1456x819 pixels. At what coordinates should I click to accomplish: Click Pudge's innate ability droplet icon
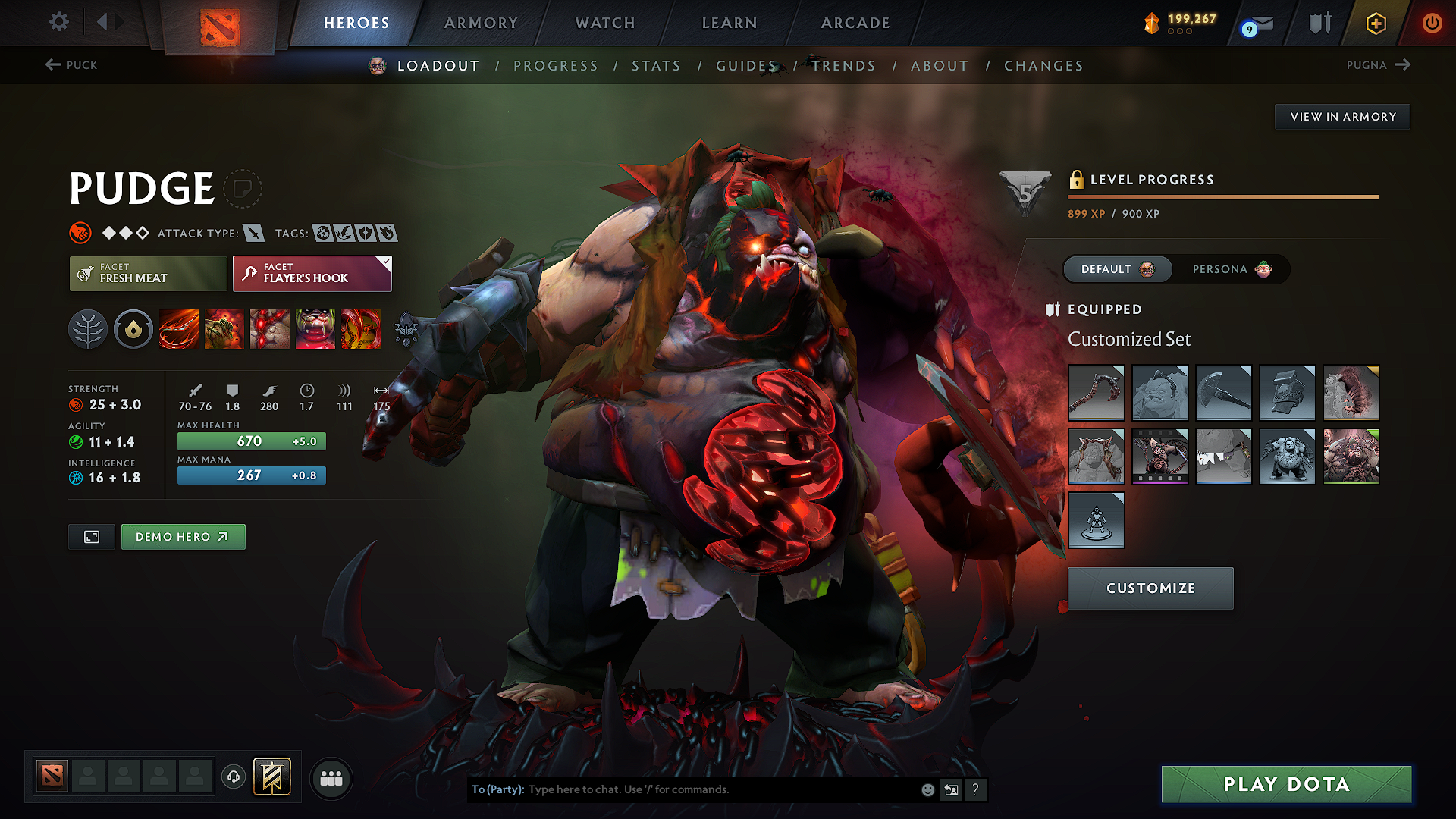point(133,329)
